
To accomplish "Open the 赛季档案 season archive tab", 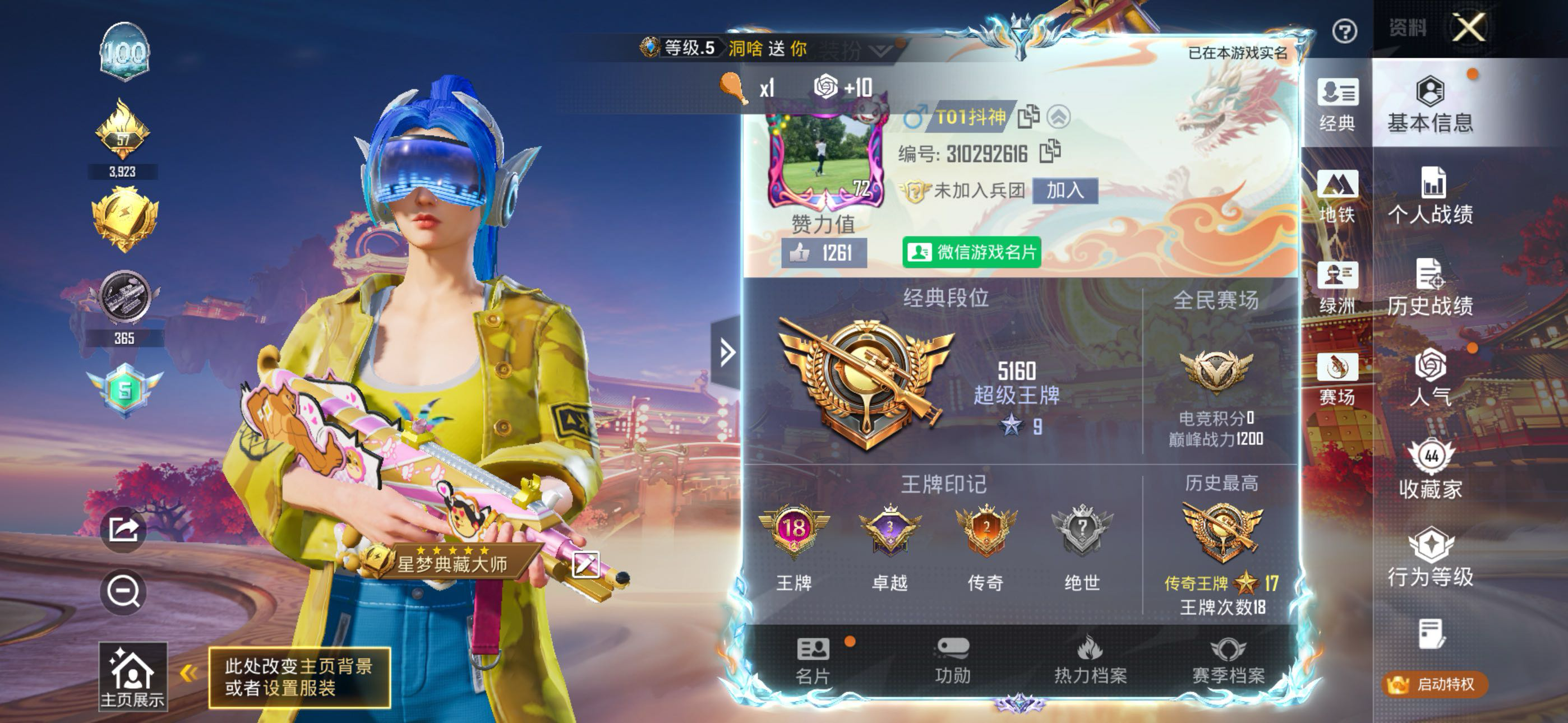I will [1228, 660].
